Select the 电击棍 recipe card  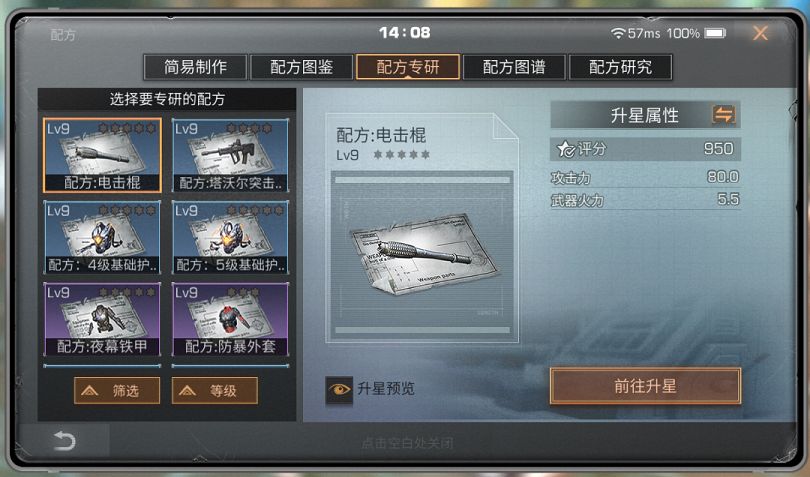(x=102, y=155)
